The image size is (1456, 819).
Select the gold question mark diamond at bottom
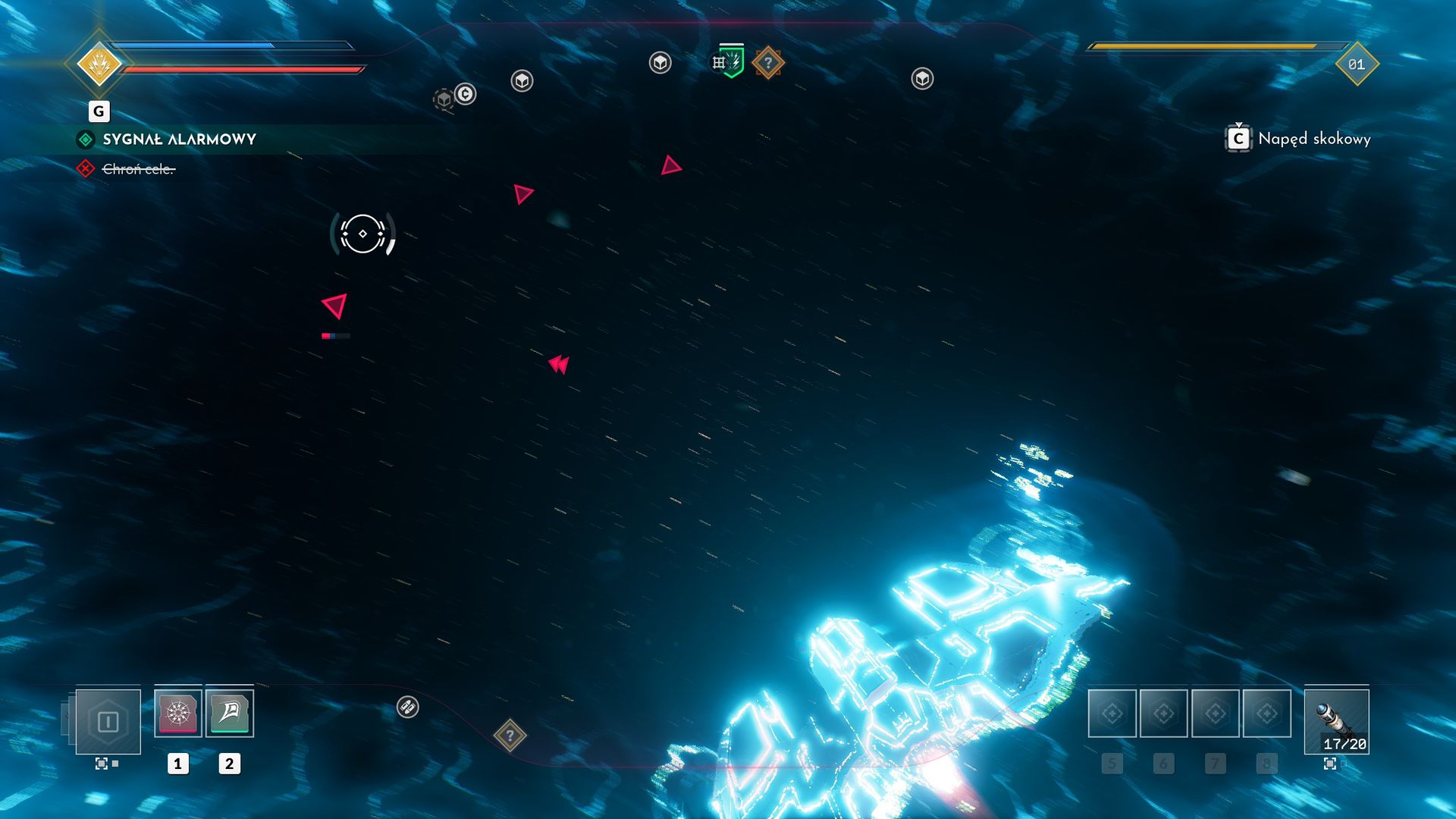[510, 735]
